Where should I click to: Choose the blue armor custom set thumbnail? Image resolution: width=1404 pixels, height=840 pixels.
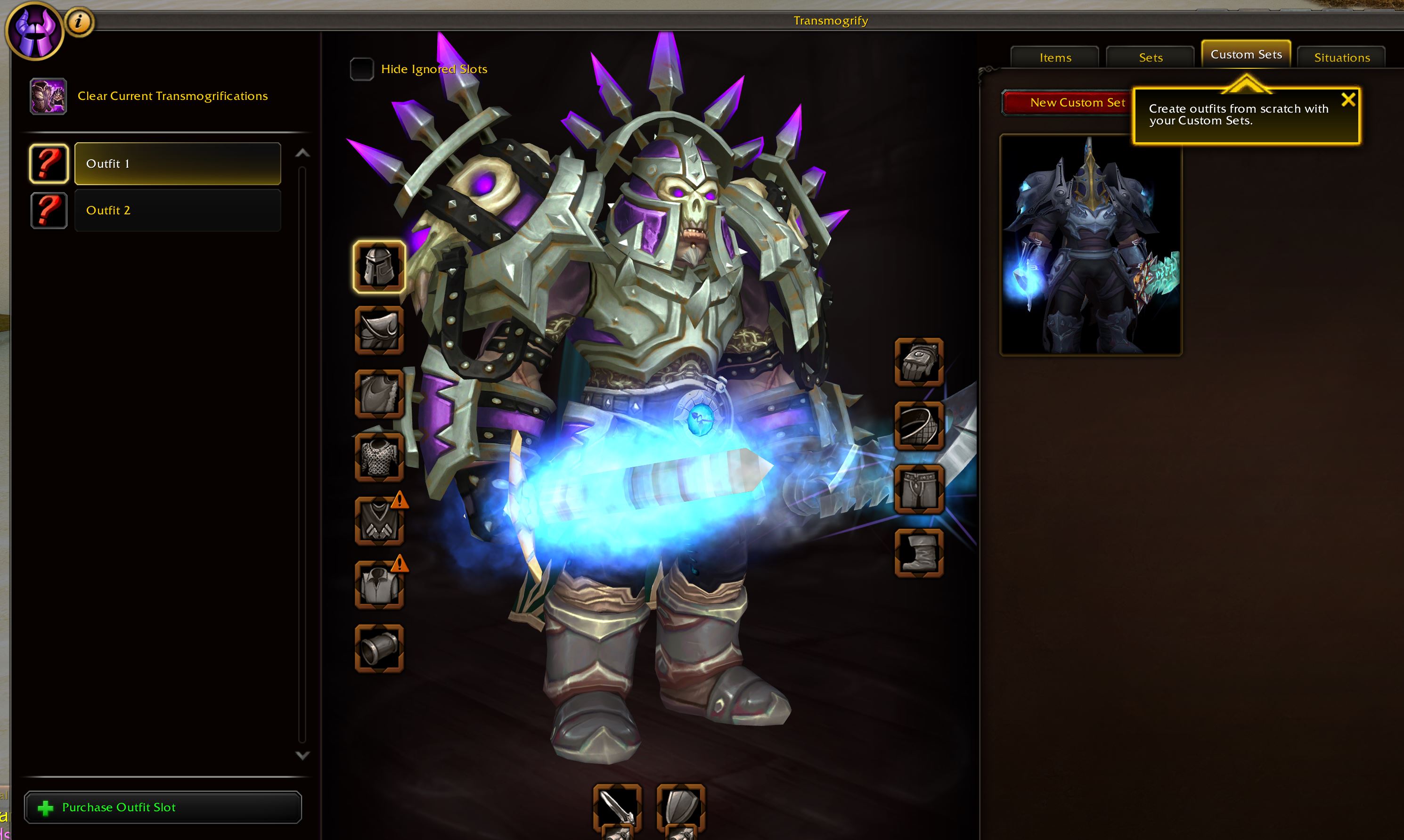click(1091, 245)
